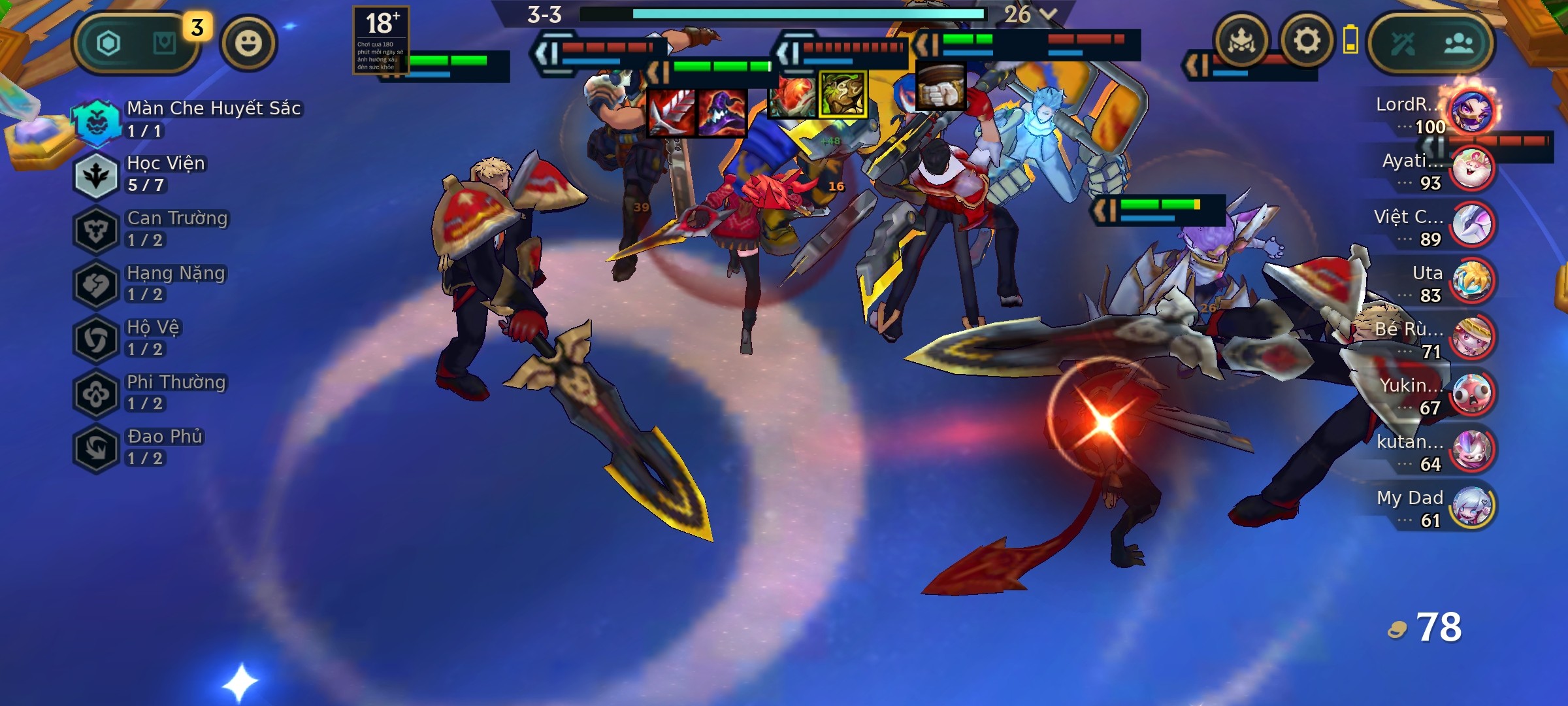View kutan's board
The image size is (1568, 706).
point(1471,450)
